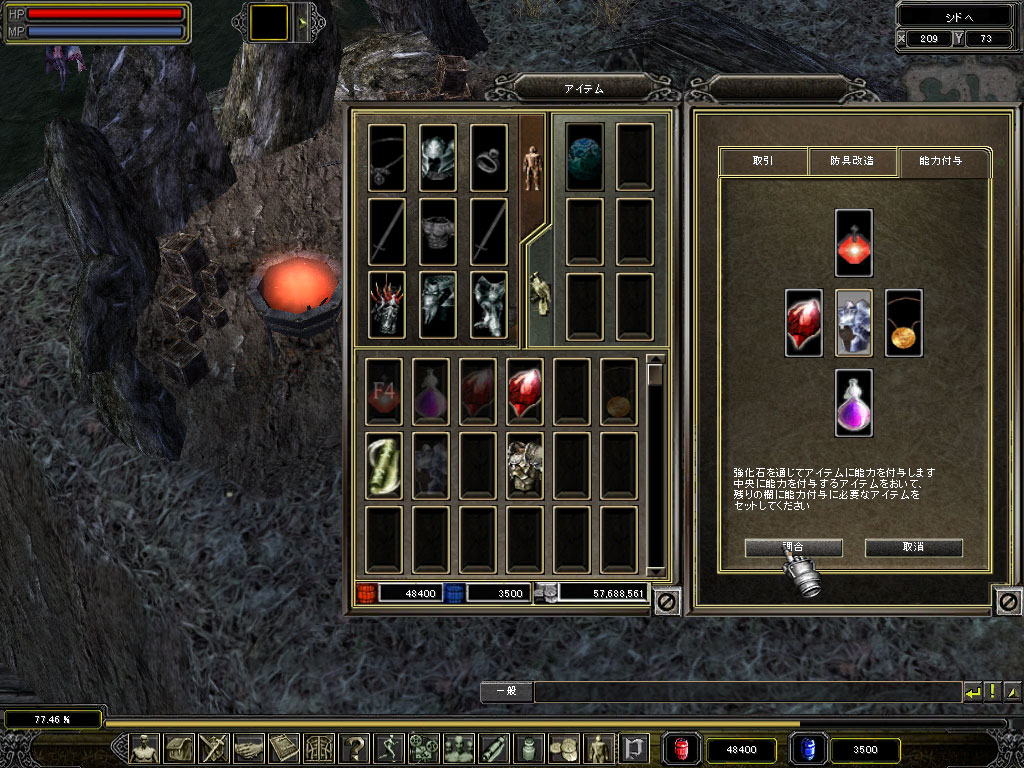The height and width of the screenshot is (768, 1024).
Task: Select the silver armor in the center crafting slot
Action: [853, 323]
